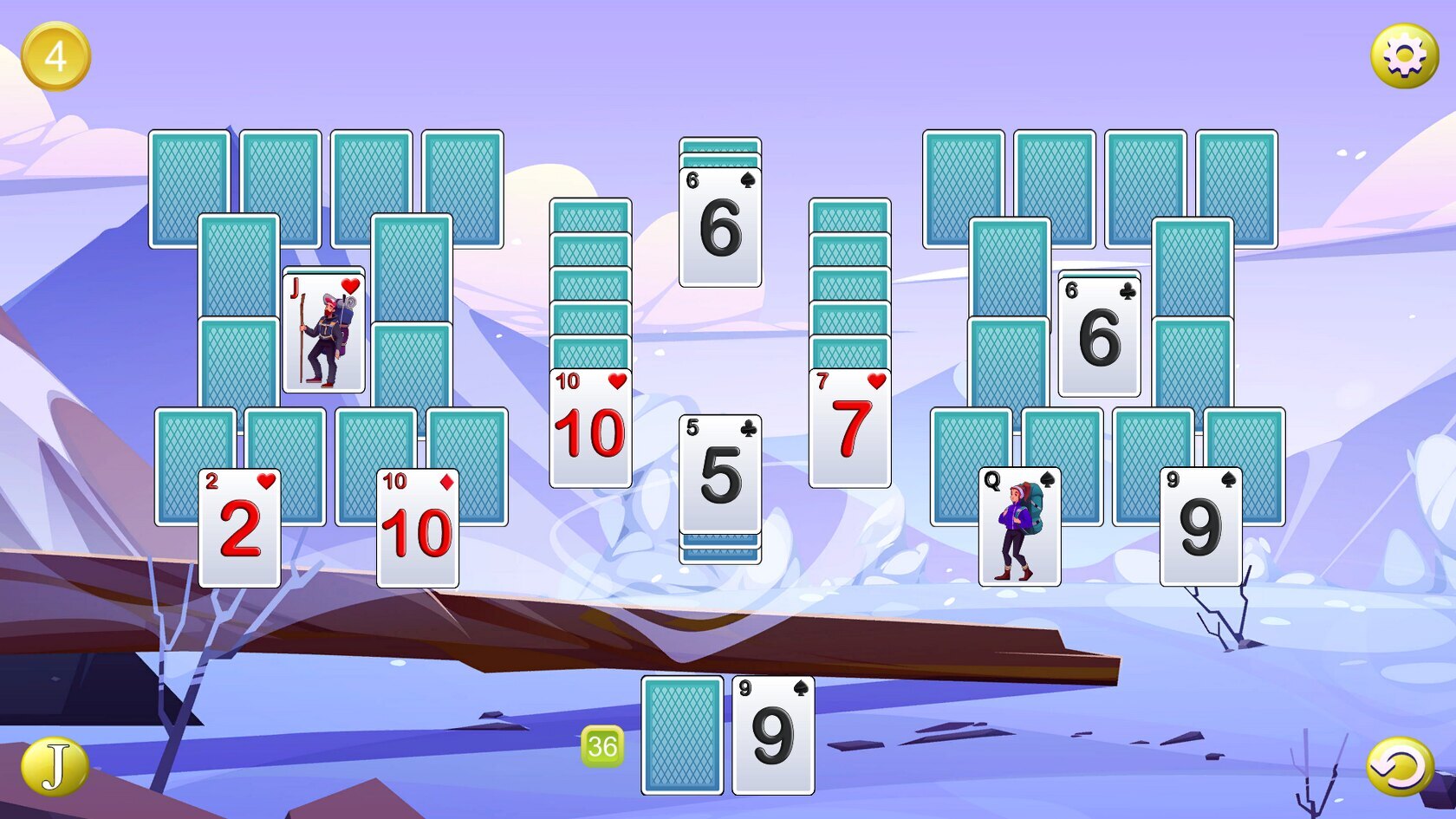Choose the jack of hearts card
Image resolution: width=1456 pixels, height=819 pixels.
pos(324,334)
